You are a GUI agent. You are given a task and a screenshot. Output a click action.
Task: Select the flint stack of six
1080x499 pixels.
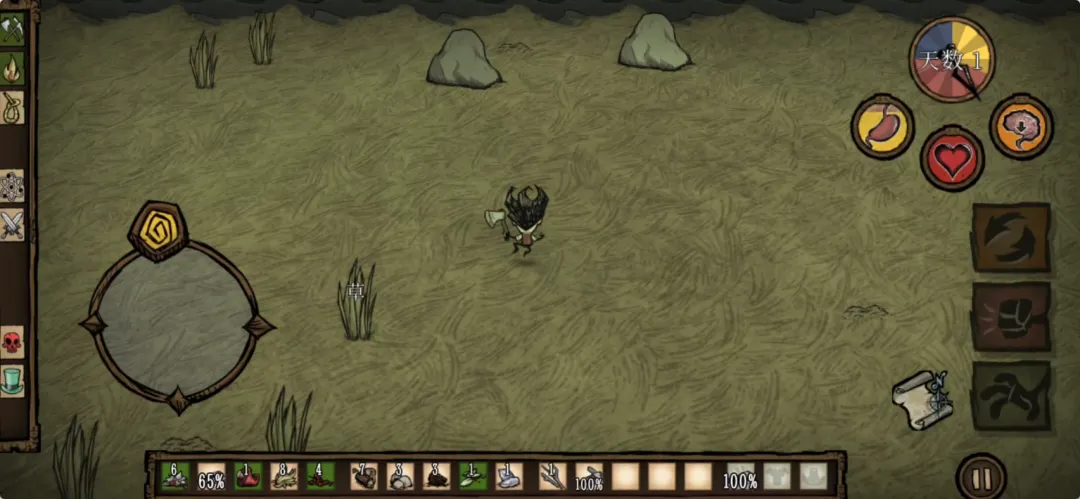pos(175,477)
